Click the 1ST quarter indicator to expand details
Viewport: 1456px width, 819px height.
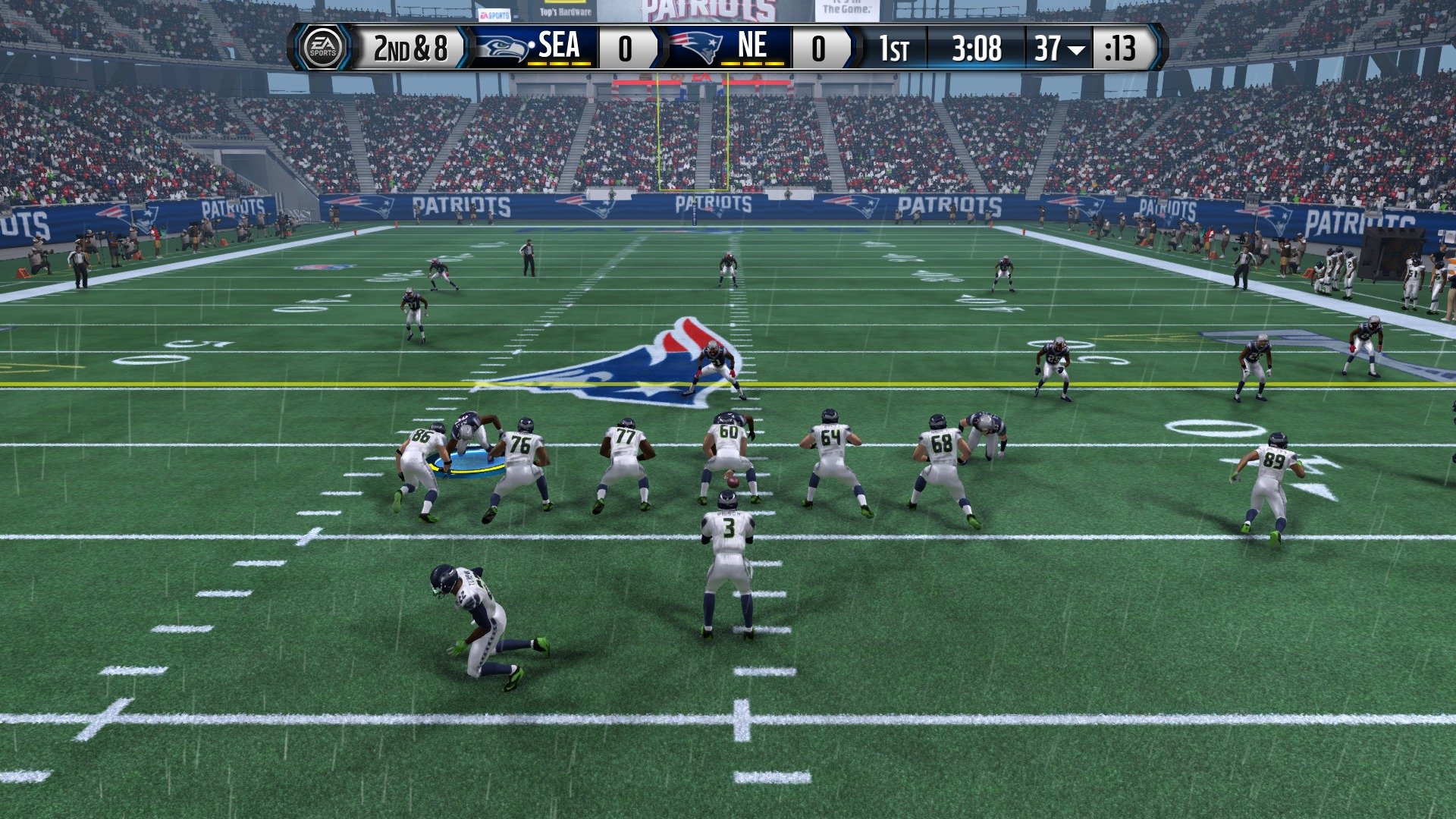(x=895, y=49)
